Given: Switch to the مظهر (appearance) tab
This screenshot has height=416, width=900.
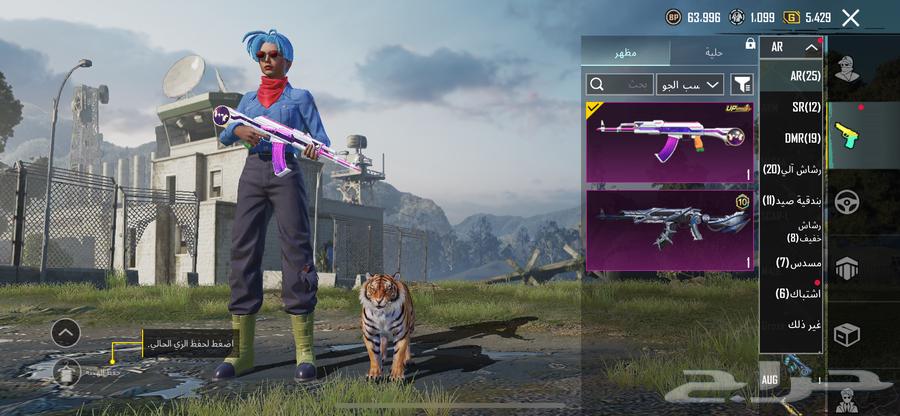Looking at the screenshot, I should (626, 51).
